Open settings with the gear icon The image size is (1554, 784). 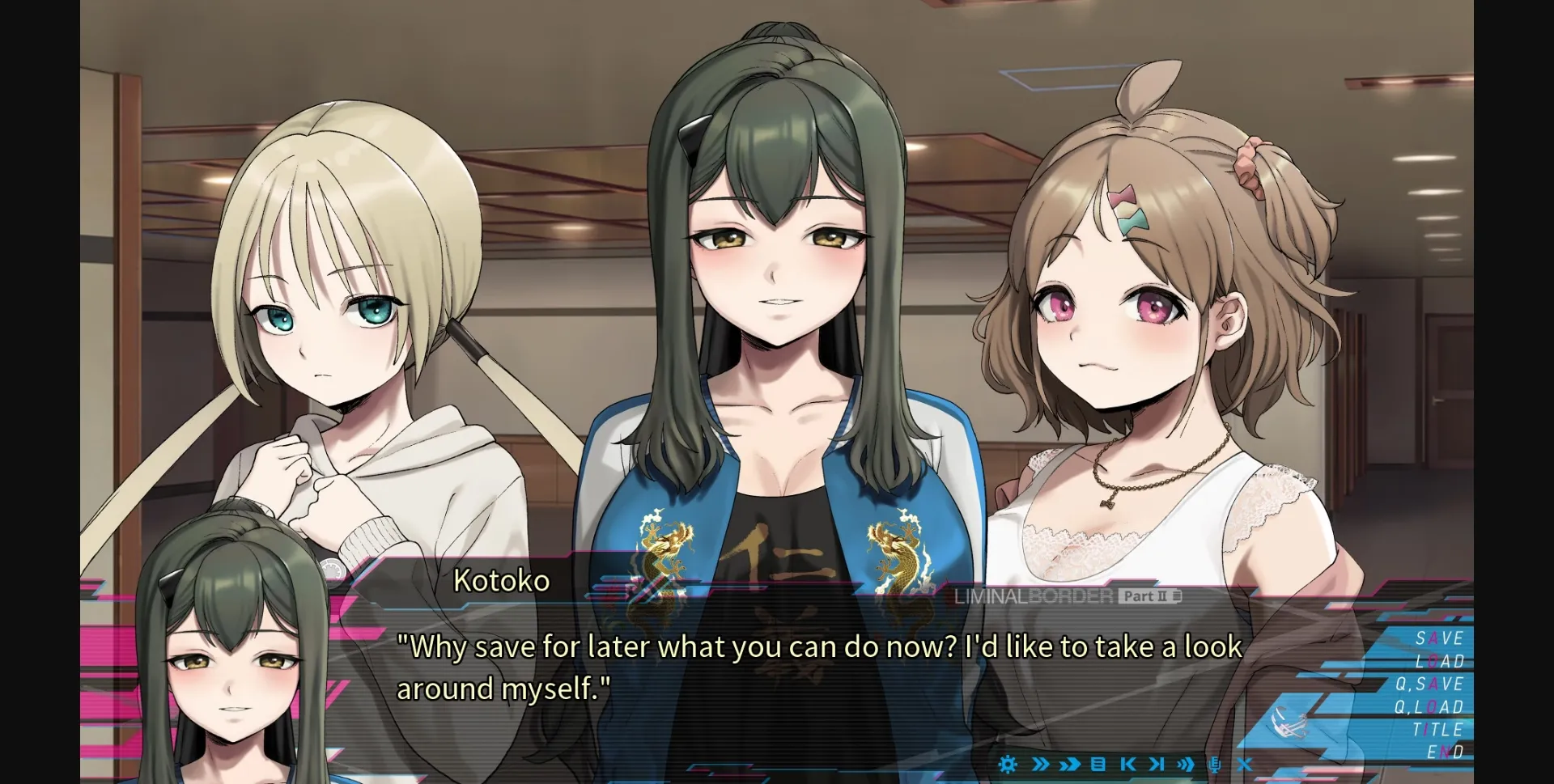click(1007, 764)
